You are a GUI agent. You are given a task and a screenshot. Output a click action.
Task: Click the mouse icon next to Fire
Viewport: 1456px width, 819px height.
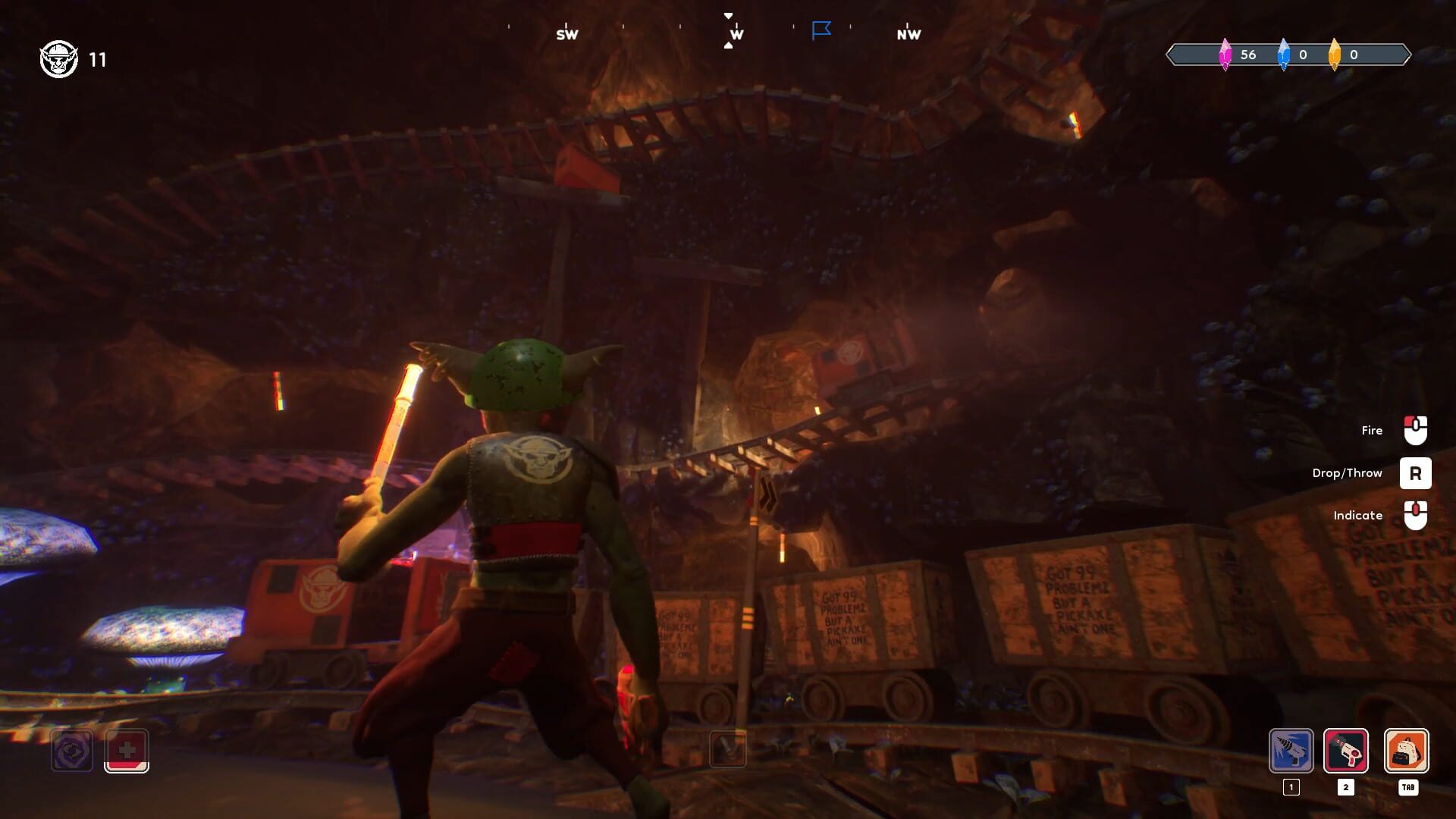point(1415,430)
